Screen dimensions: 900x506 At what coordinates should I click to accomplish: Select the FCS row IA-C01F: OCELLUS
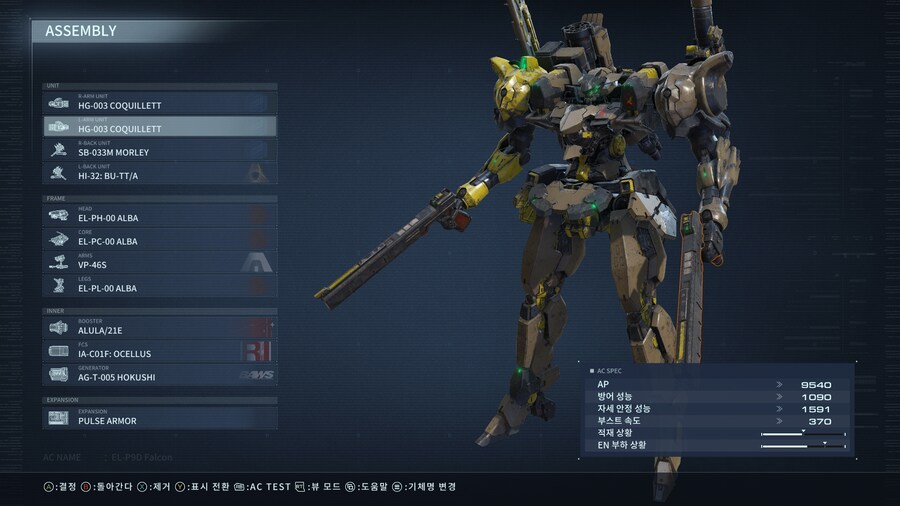point(160,351)
